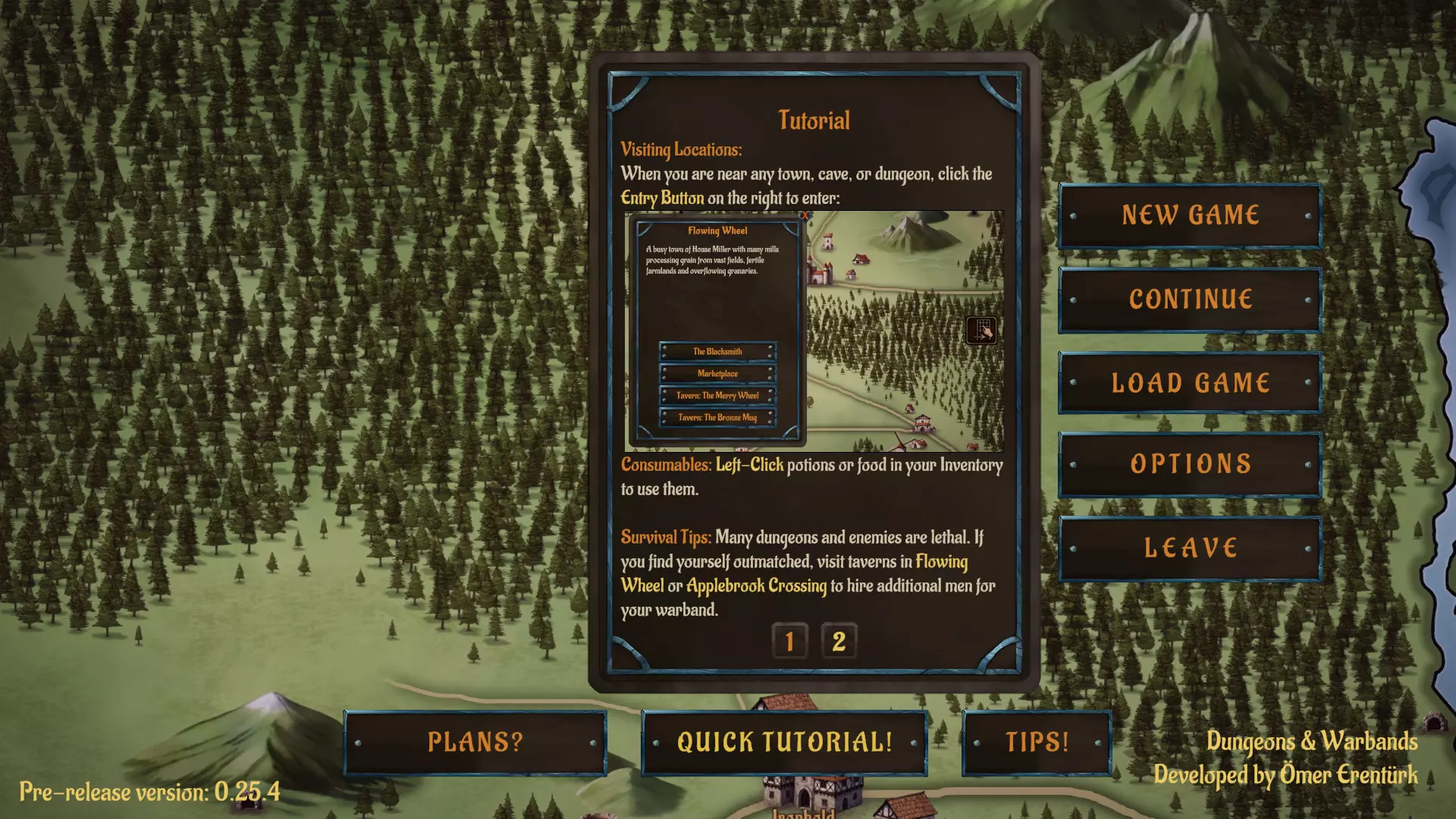Viewport: 1456px width, 819px height.
Task: Return to tutorial page 1
Action: tap(789, 641)
